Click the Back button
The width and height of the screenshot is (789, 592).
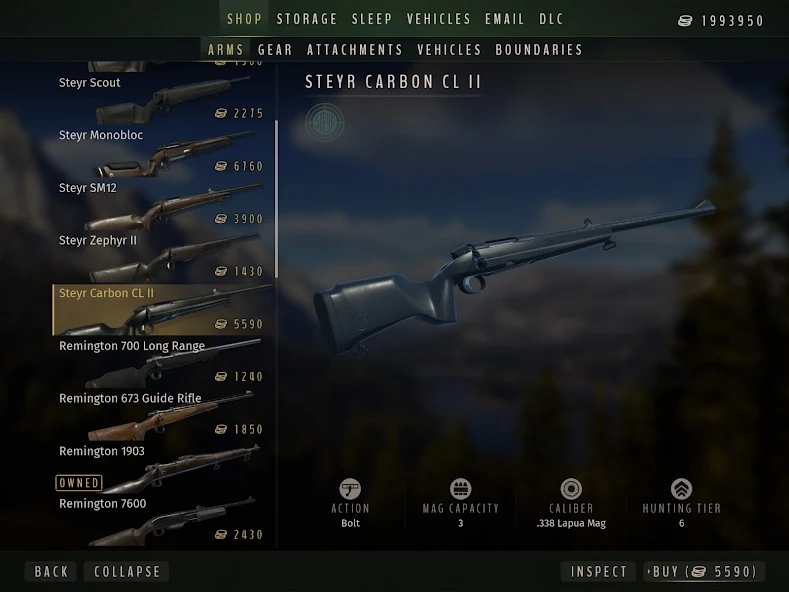(51, 572)
